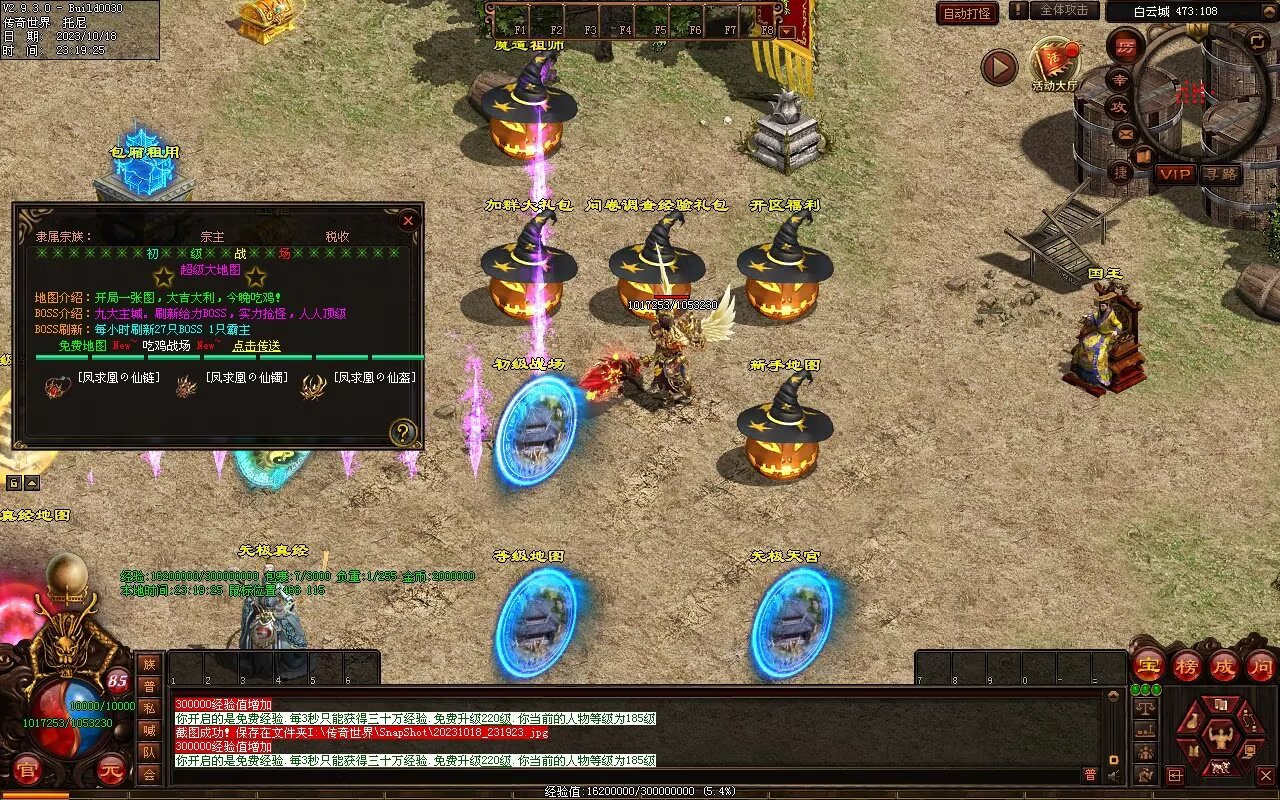Open the 活动大厅 activity hall icon
Viewport: 1280px width, 800px height.
point(1055,63)
